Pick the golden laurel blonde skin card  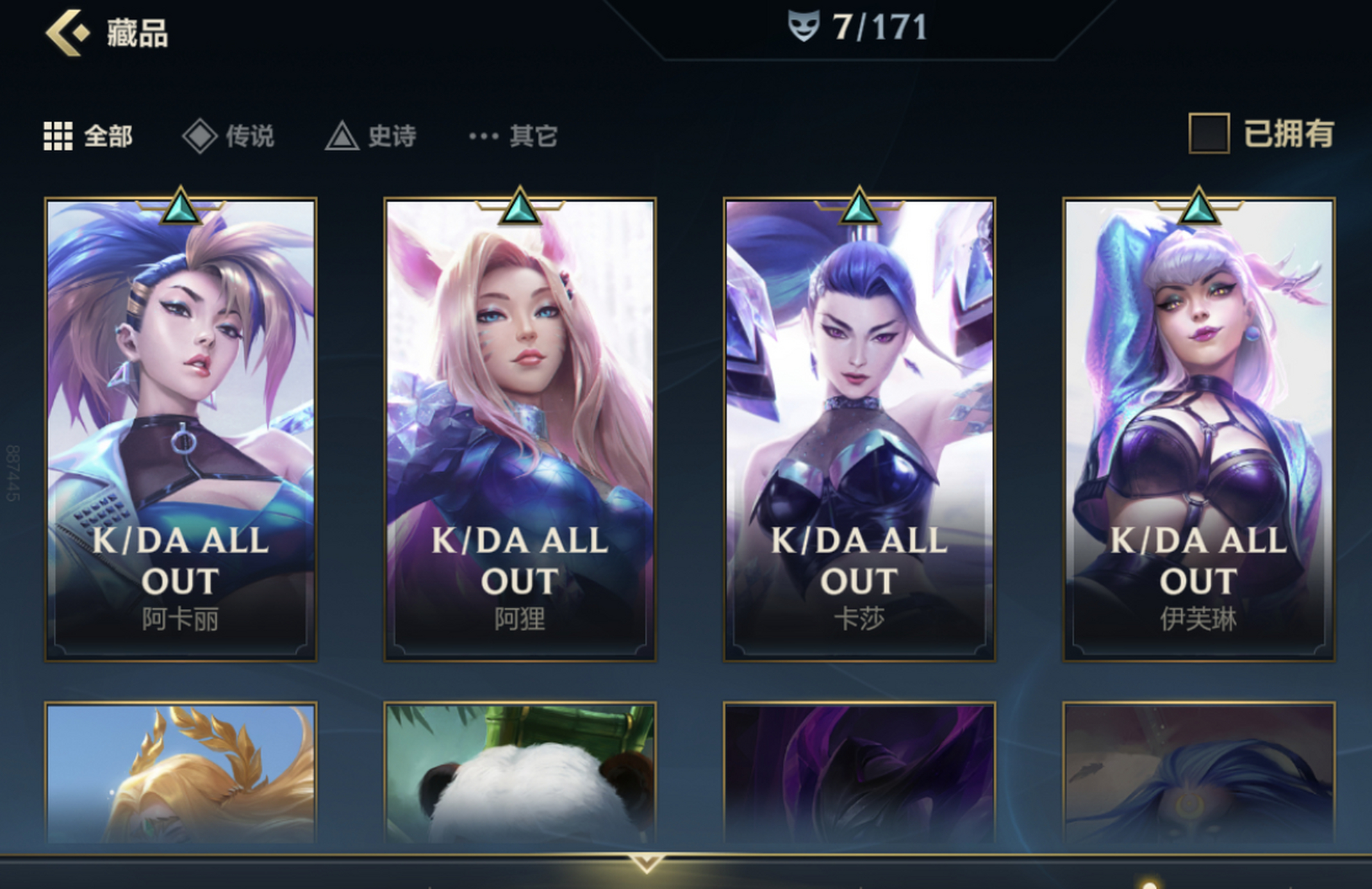click(181, 774)
